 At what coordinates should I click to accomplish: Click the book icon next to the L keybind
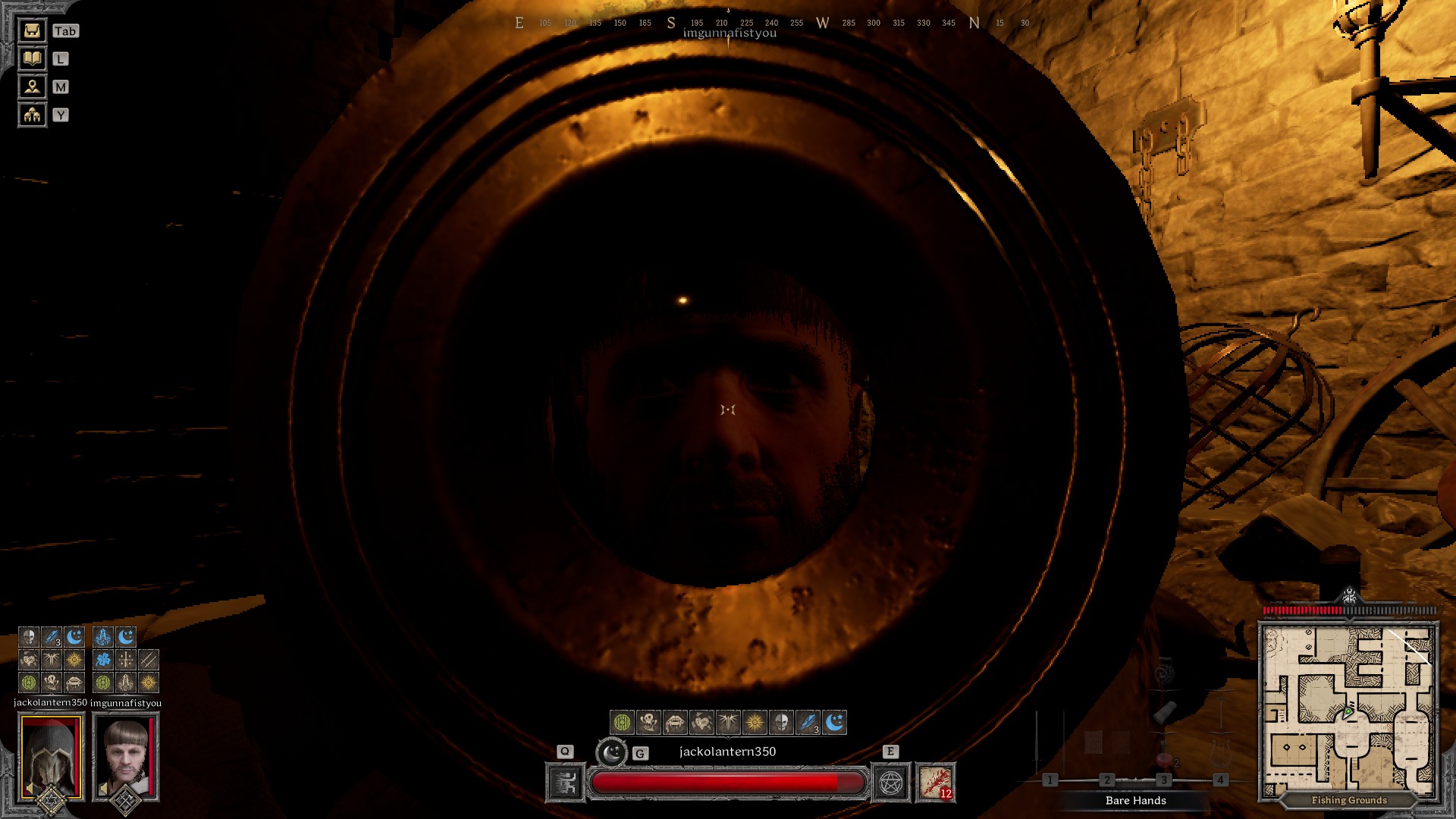click(31, 59)
